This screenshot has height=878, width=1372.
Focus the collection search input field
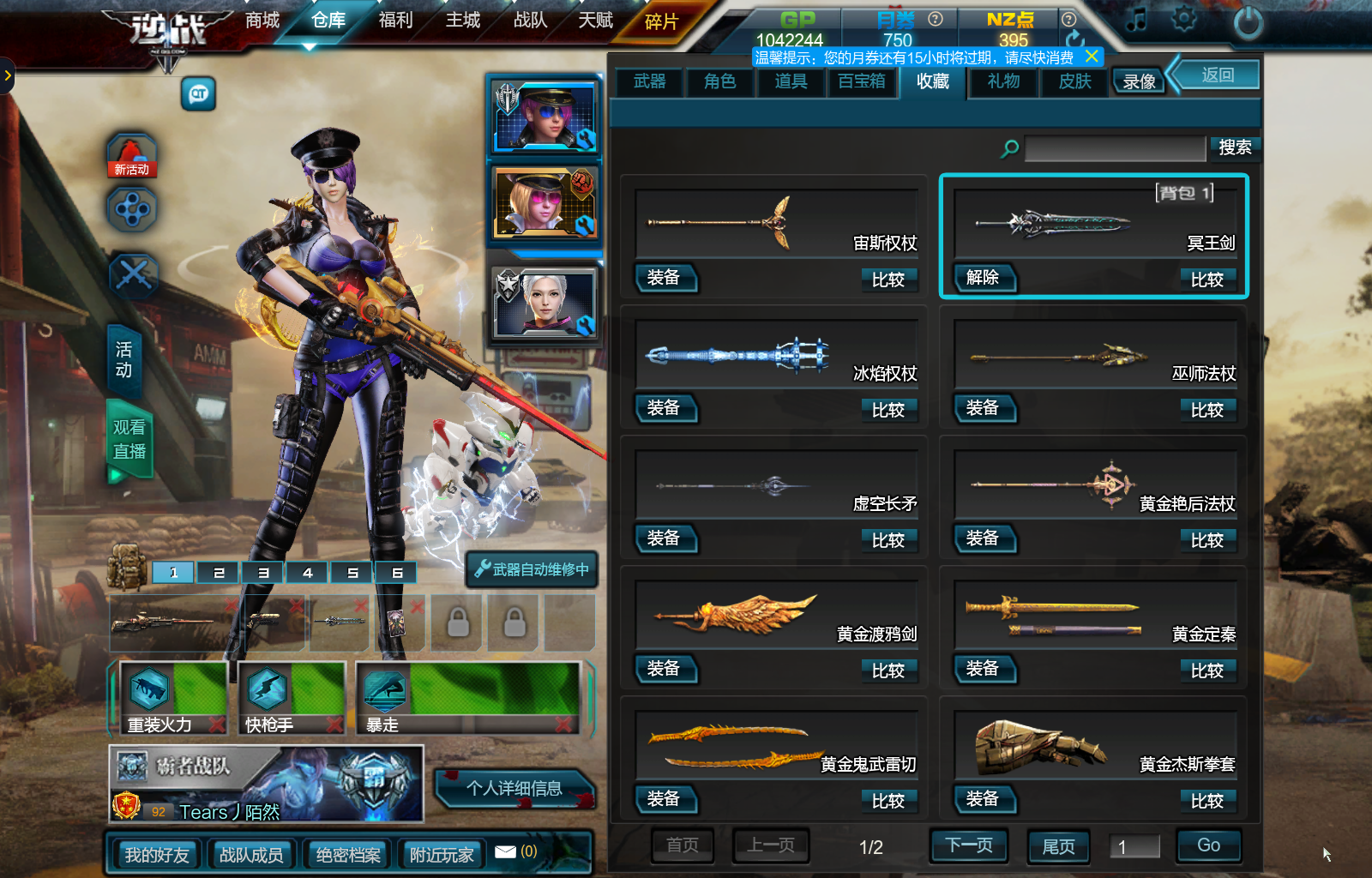(x=1115, y=148)
